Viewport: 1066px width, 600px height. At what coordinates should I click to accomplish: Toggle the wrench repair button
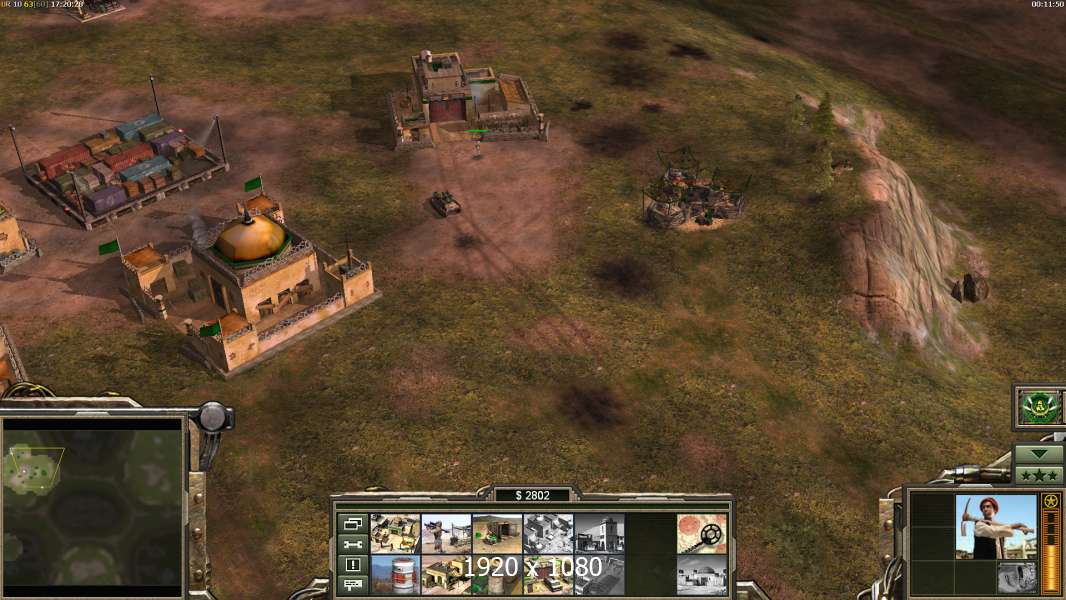point(352,545)
